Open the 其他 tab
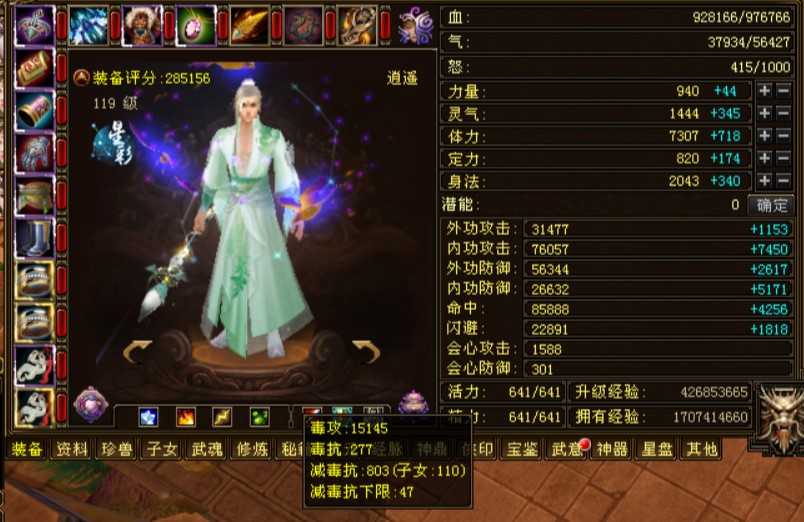This screenshot has width=804, height=522. [x=700, y=449]
